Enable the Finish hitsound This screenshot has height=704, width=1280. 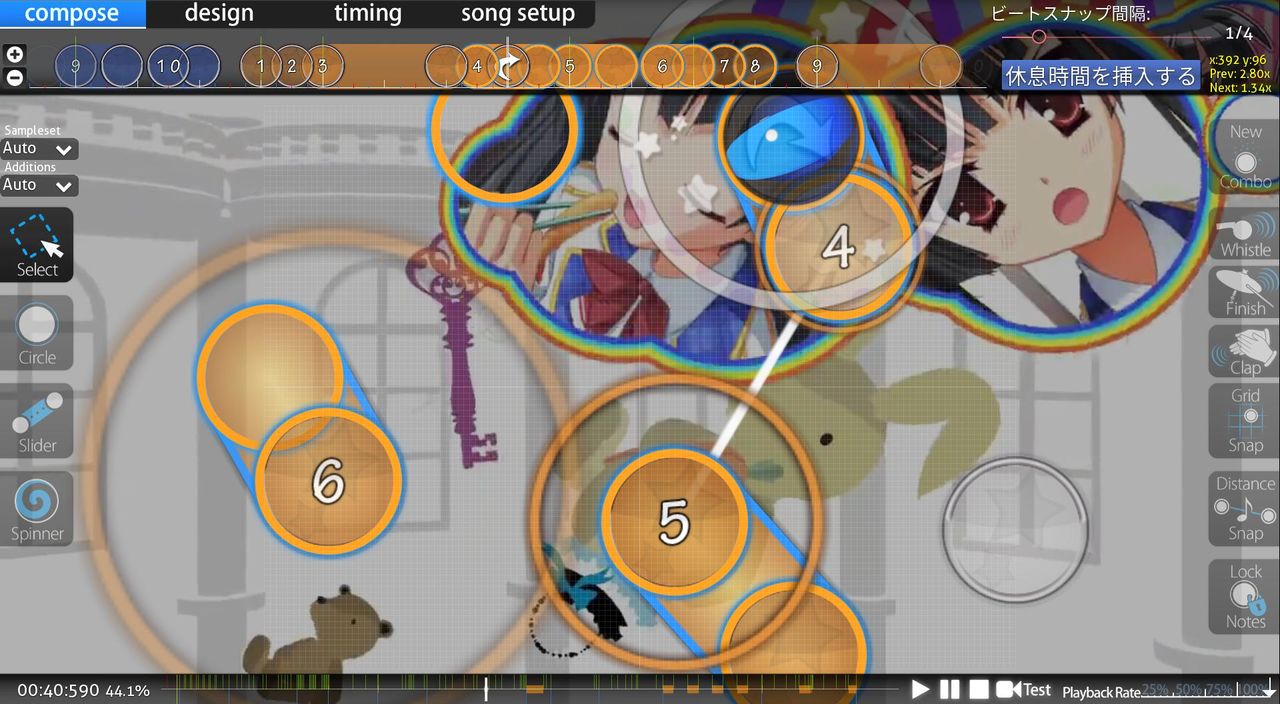(1245, 293)
